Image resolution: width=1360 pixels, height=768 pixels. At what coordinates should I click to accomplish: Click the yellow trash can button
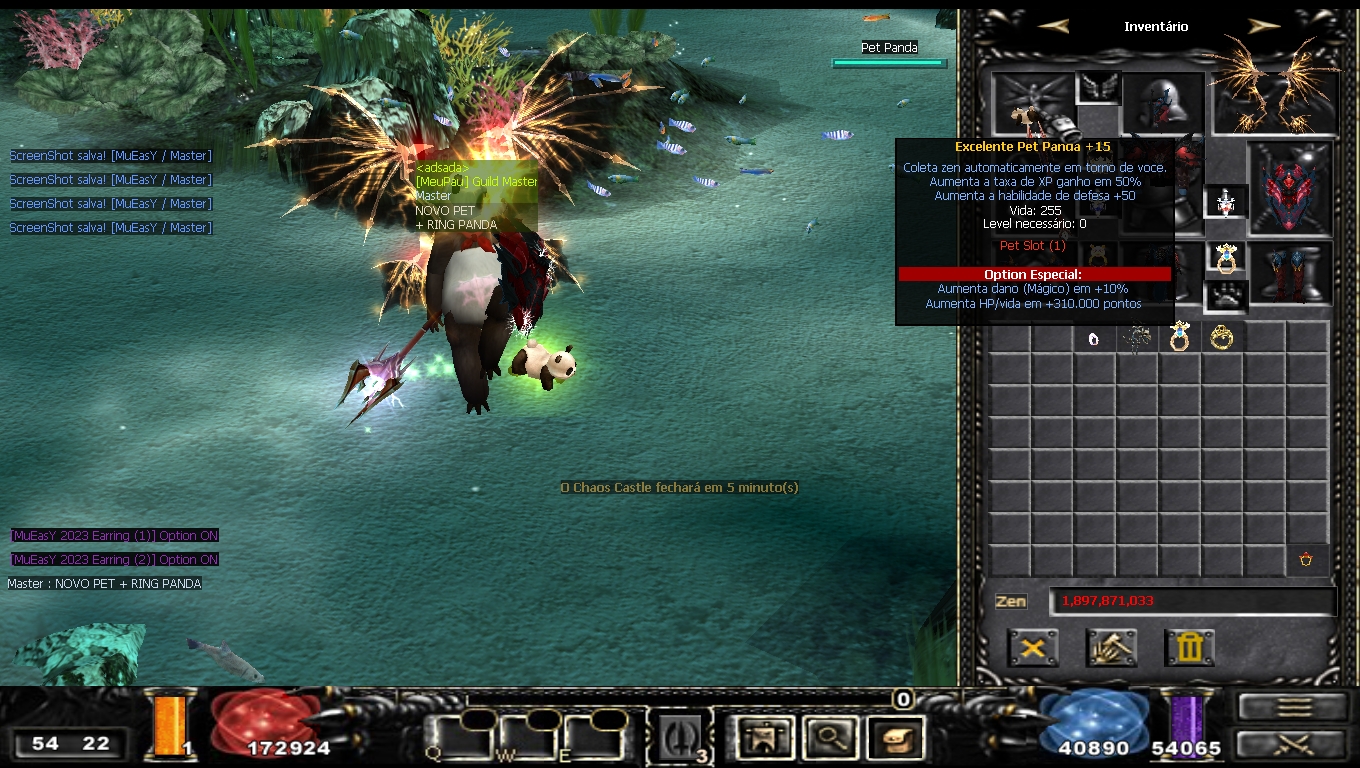[x=1189, y=647]
